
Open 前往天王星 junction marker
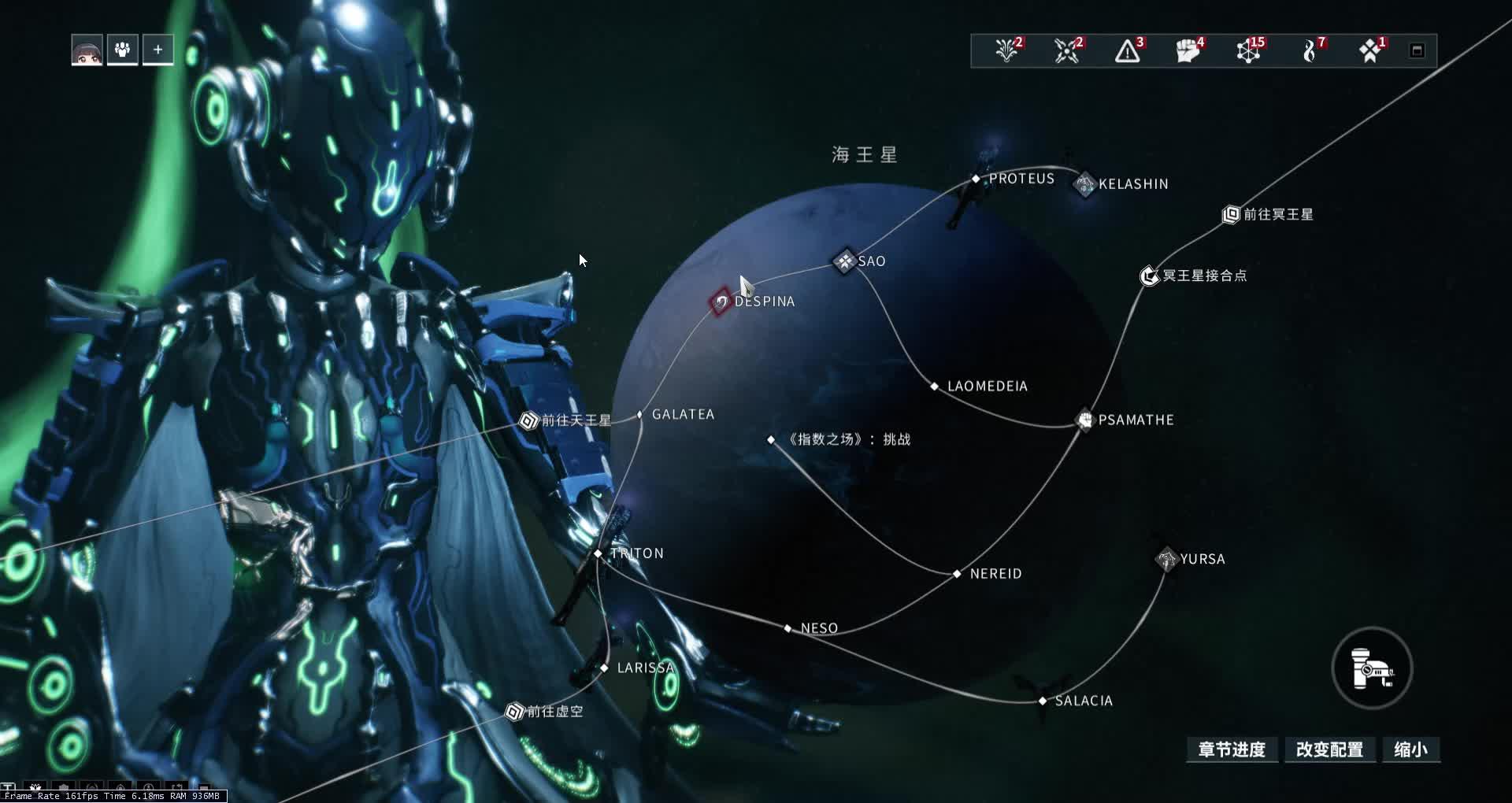pos(526,420)
